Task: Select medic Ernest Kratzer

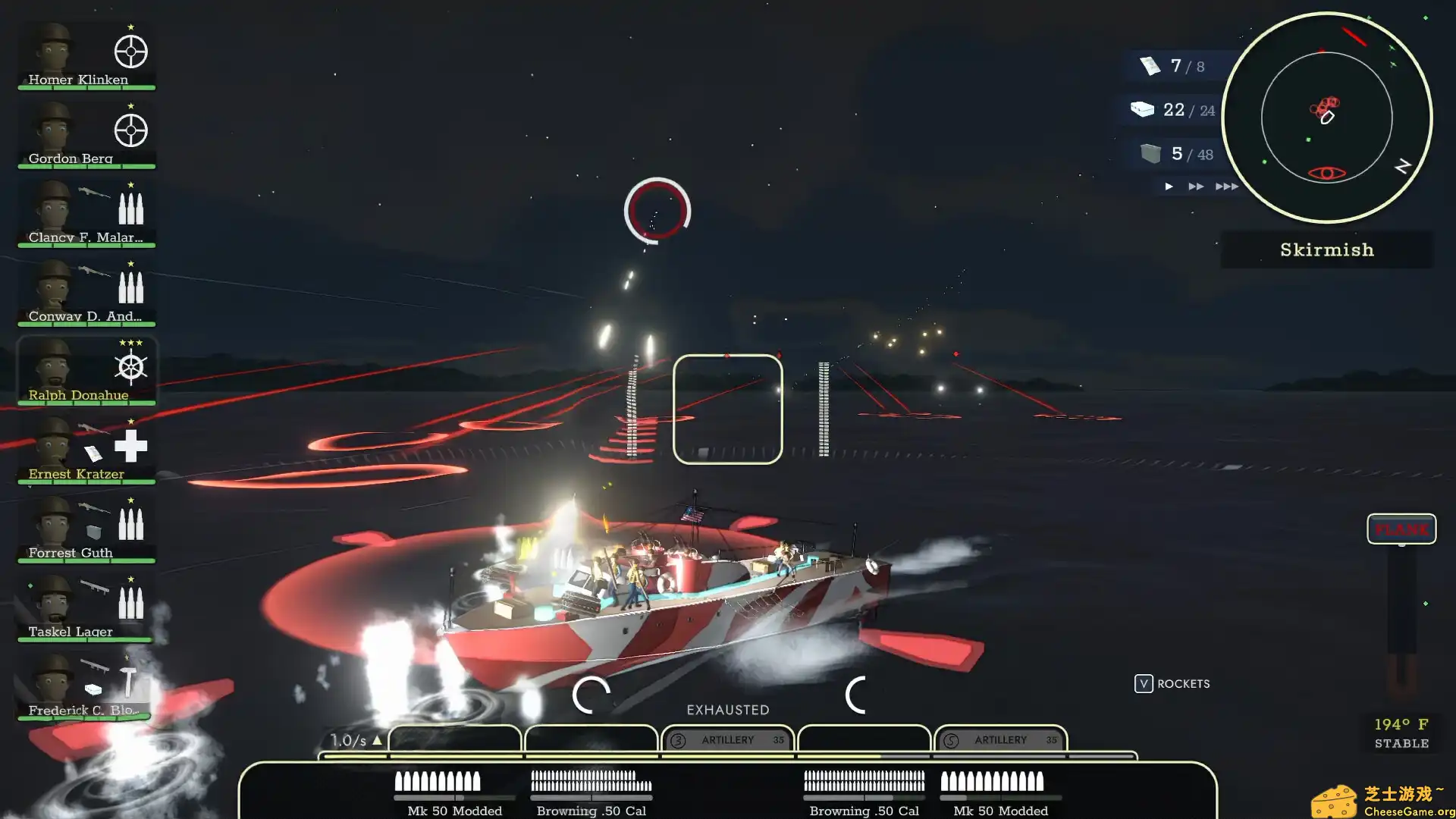Action: coord(86,450)
